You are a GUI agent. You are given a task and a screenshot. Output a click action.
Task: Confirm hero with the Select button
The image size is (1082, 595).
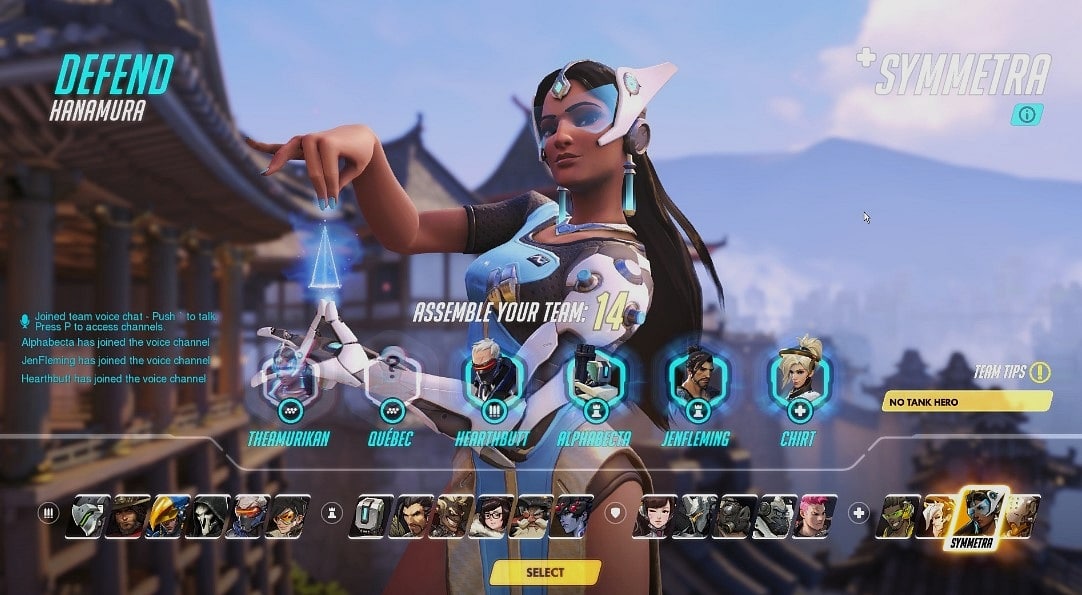click(545, 572)
